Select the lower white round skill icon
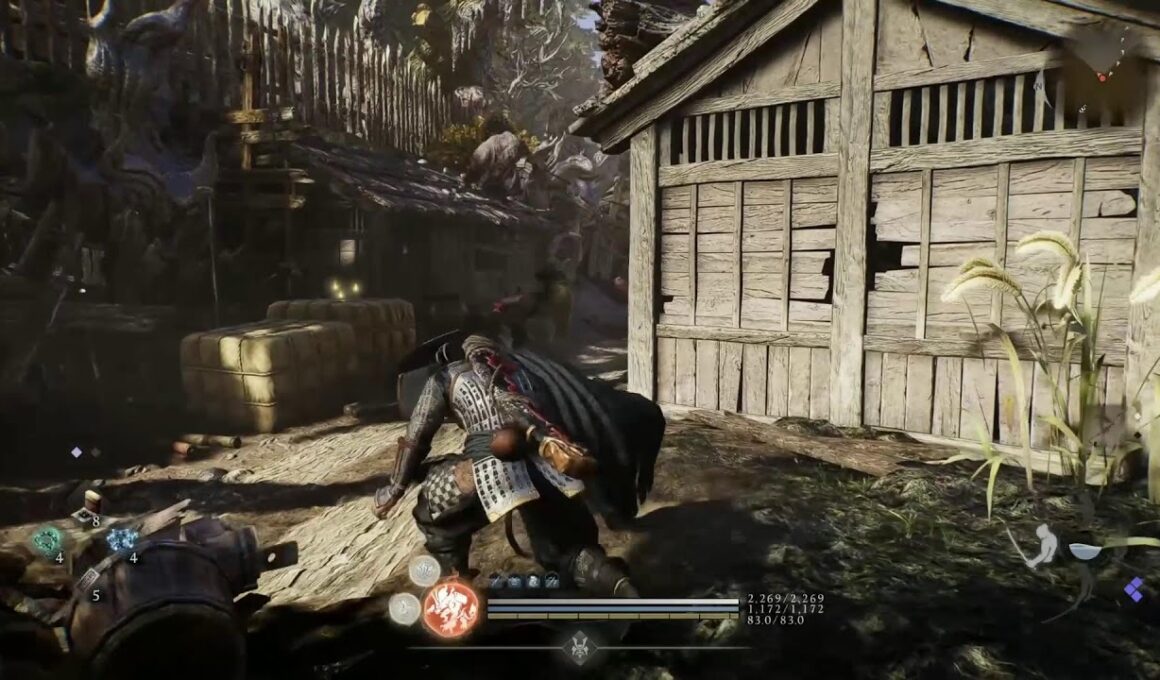Viewport: 1160px width, 680px height. tap(404, 608)
